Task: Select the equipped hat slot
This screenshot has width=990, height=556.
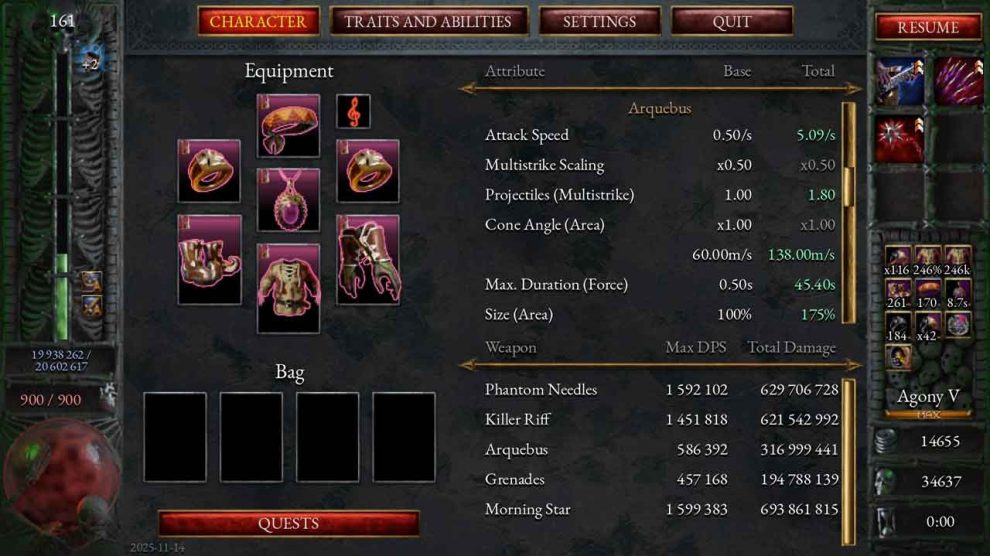Action: coord(288,126)
